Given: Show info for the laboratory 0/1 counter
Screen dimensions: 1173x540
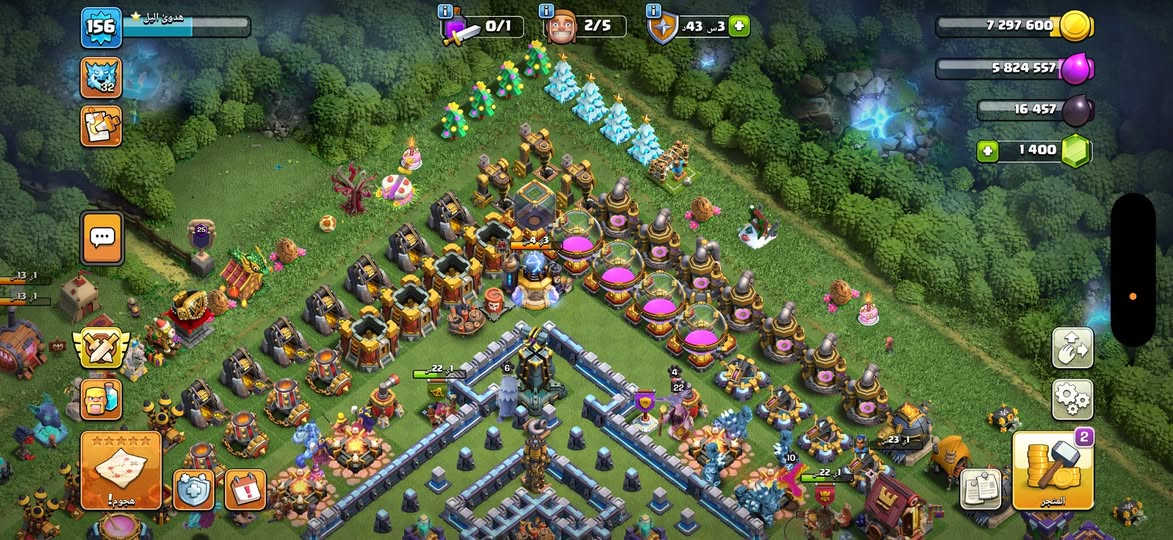Looking at the screenshot, I should tap(445, 11).
